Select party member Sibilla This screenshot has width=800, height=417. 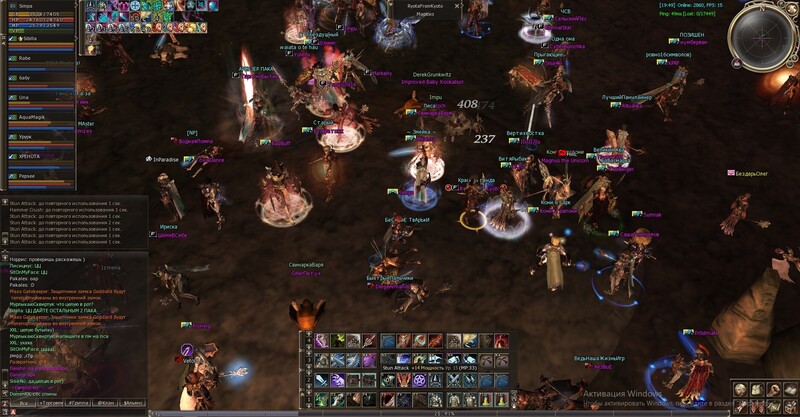click(x=30, y=38)
